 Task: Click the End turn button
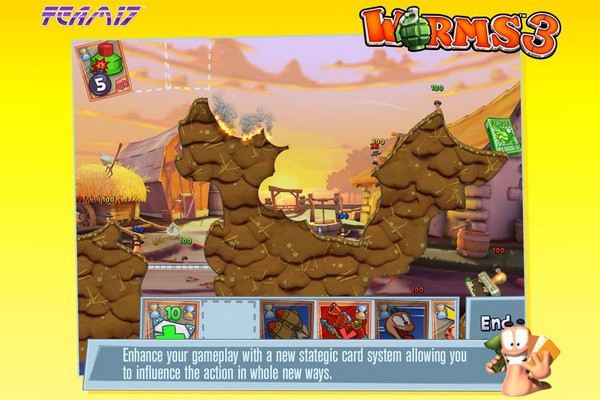point(494,322)
